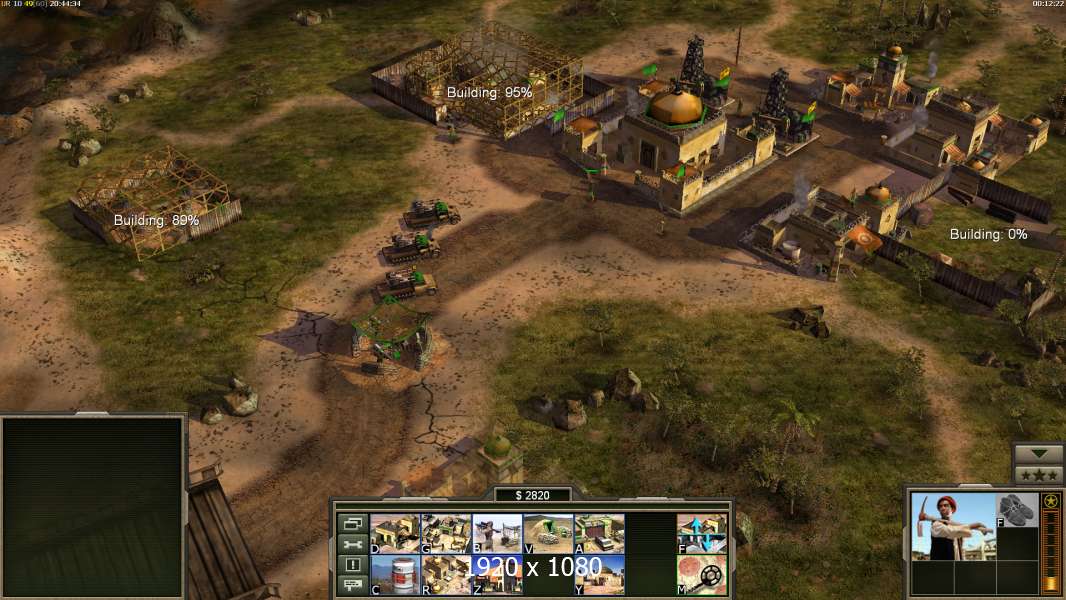Choose the structure icon marked G
This screenshot has width=1066, height=600.
coord(446,533)
